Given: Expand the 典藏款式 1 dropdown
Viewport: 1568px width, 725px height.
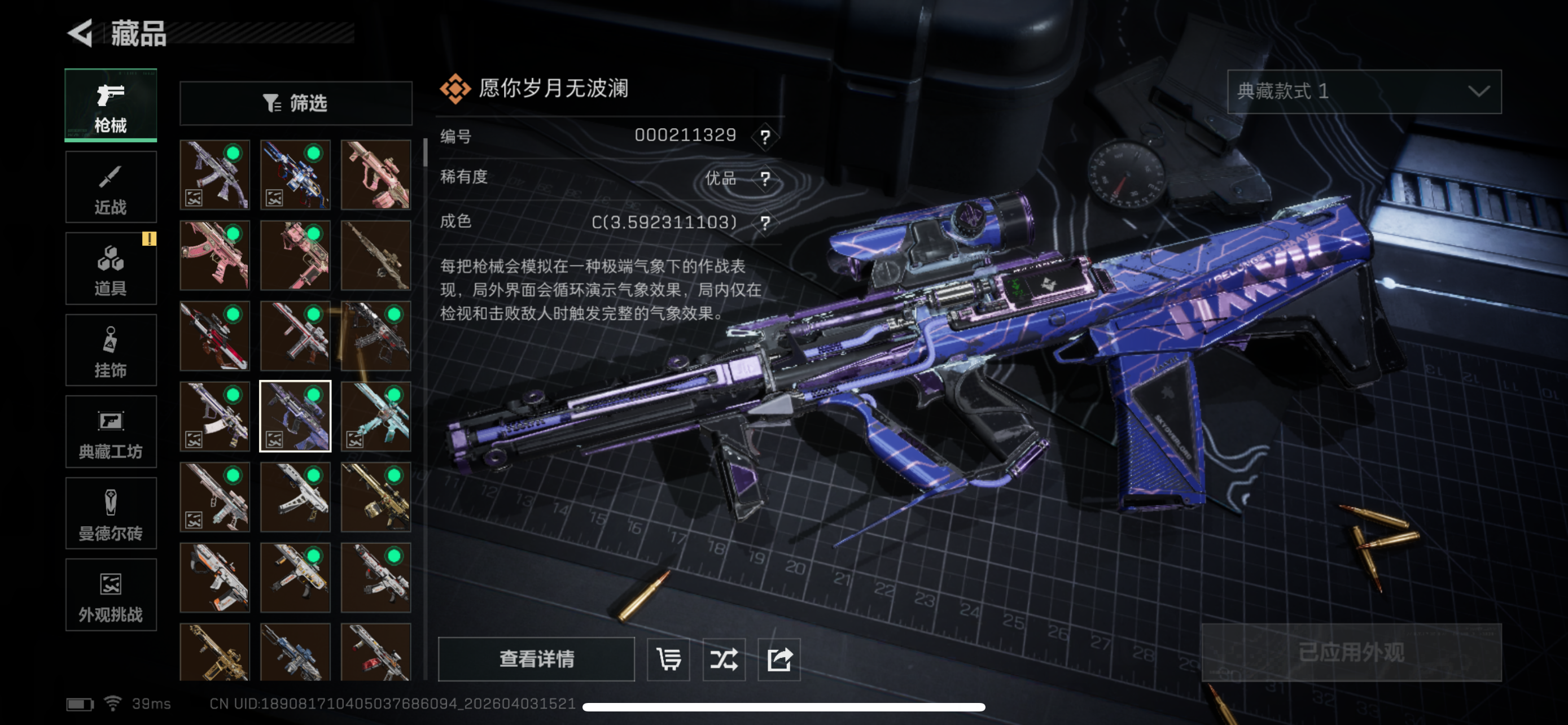Looking at the screenshot, I should [1364, 91].
